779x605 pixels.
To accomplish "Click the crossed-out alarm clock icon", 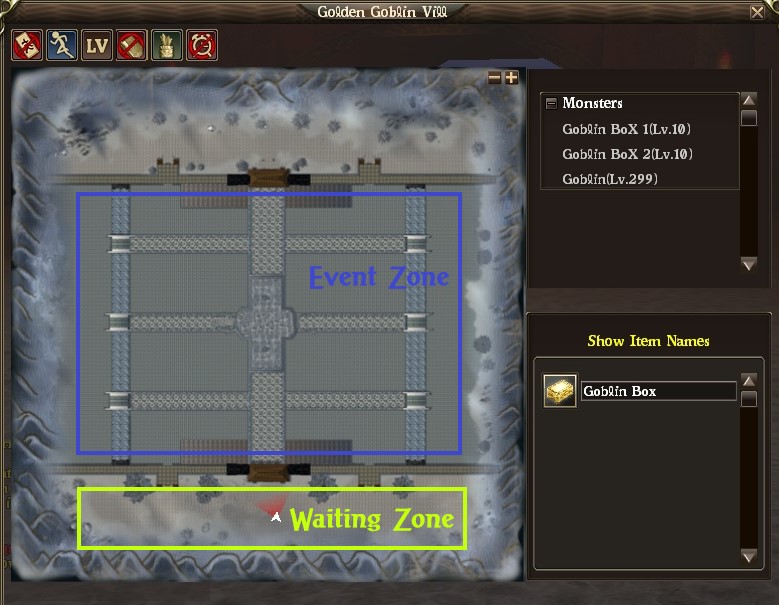I will point(203,45).
